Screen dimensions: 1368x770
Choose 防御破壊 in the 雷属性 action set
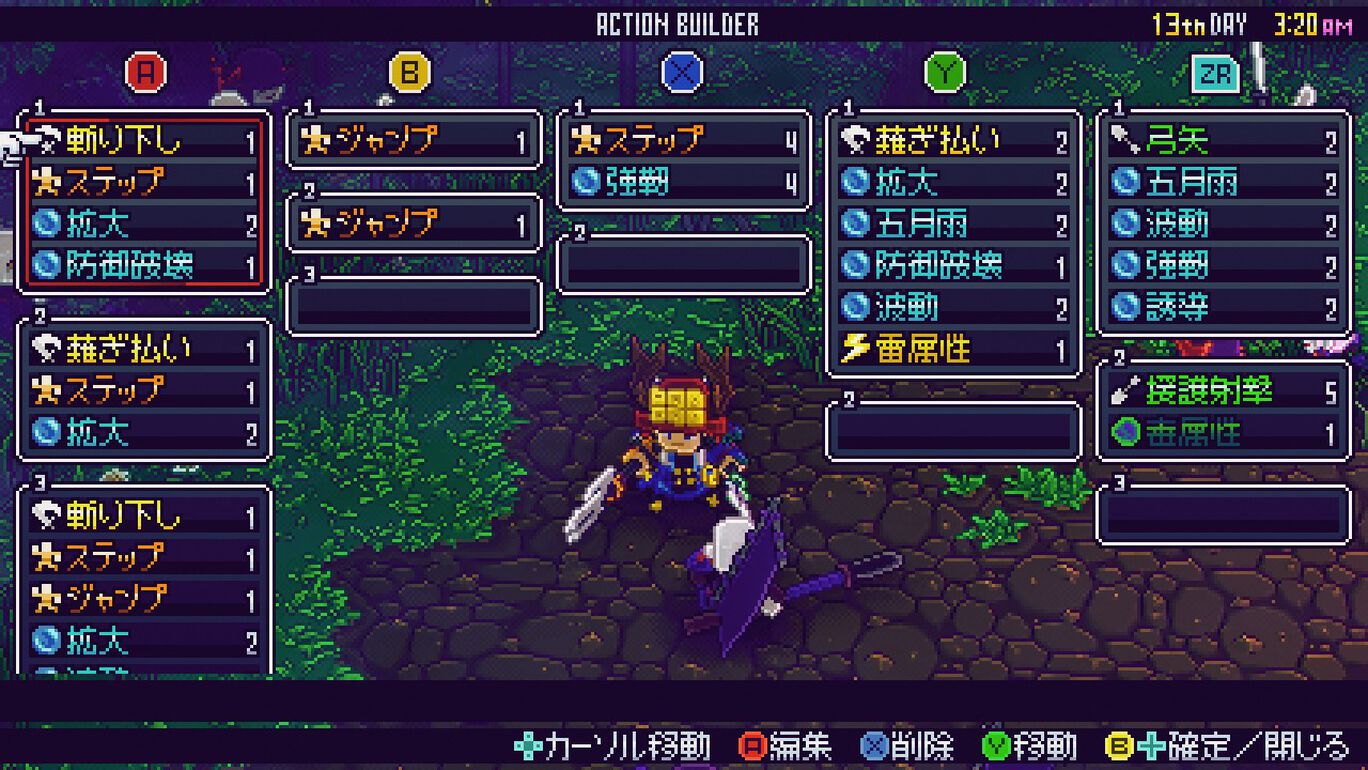point(954,265)
